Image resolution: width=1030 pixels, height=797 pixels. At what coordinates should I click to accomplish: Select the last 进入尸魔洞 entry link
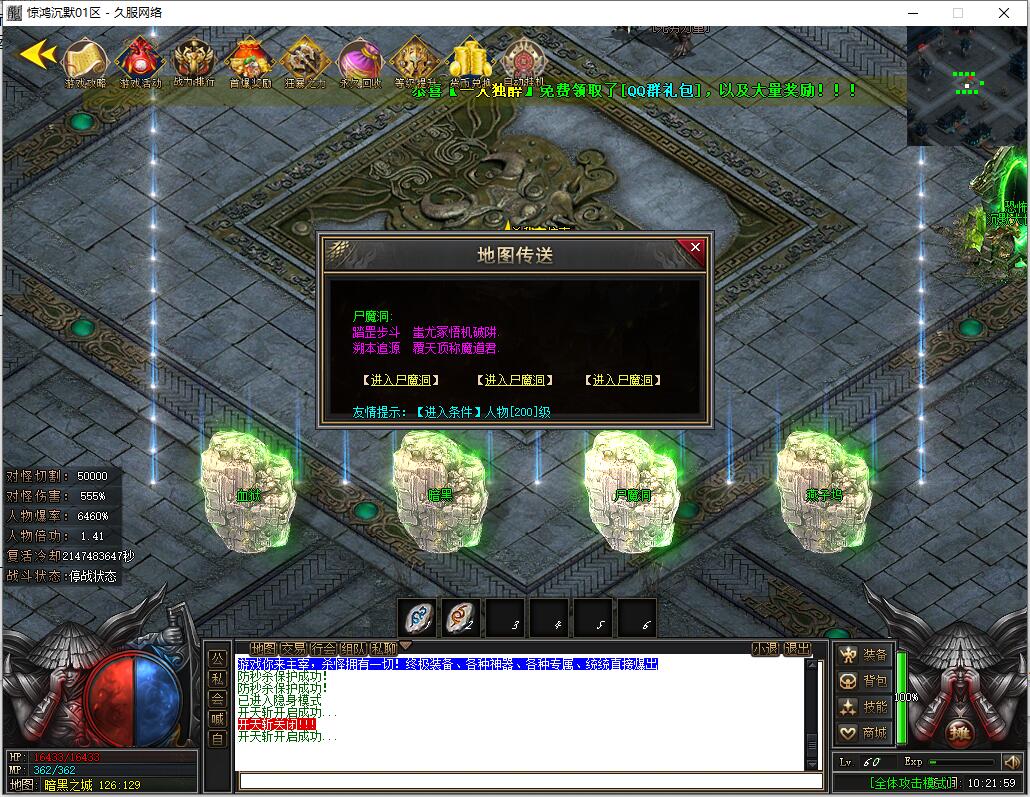click(x=624, y=380)
